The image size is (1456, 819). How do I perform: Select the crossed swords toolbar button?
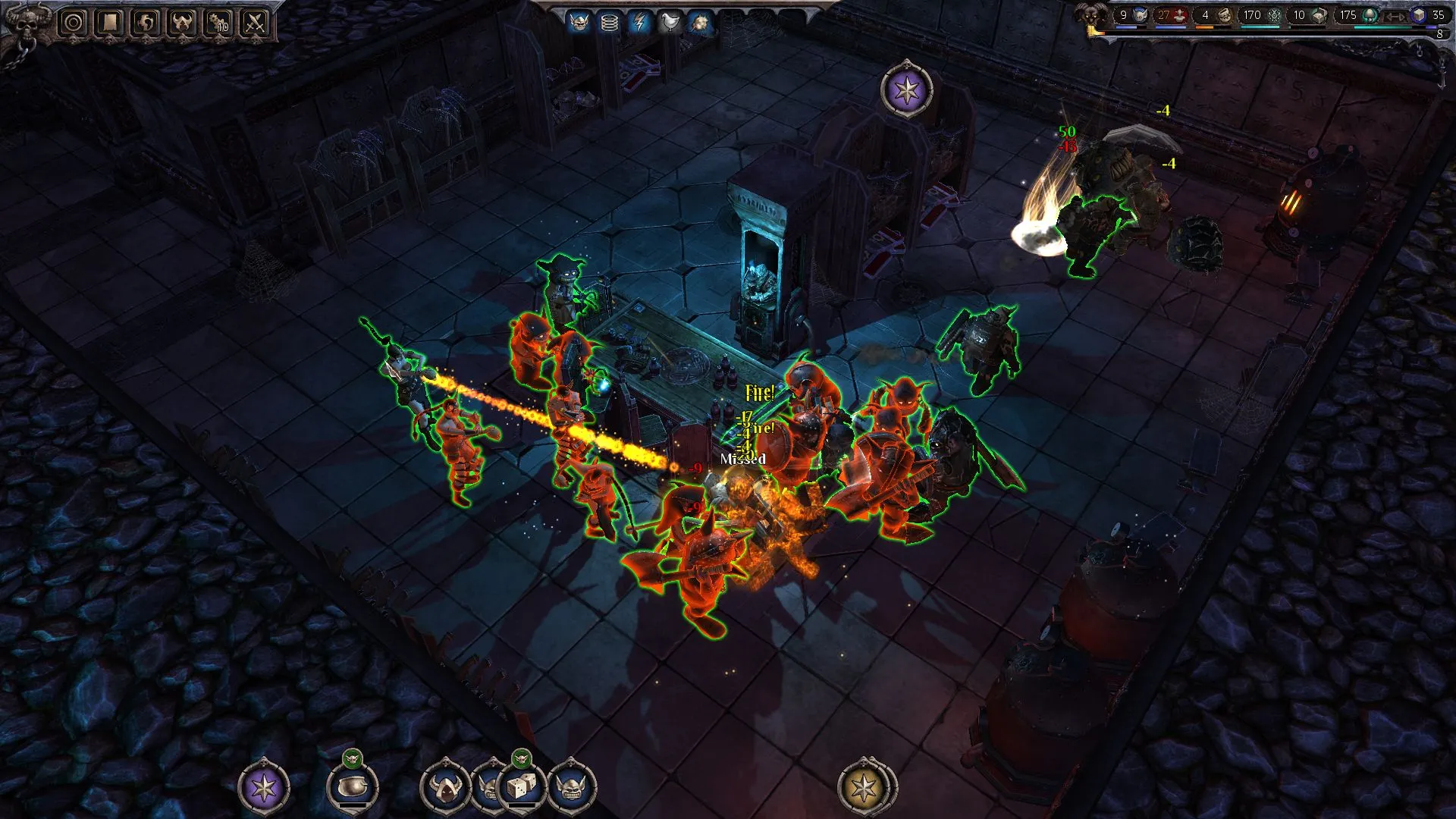[256, 24]
